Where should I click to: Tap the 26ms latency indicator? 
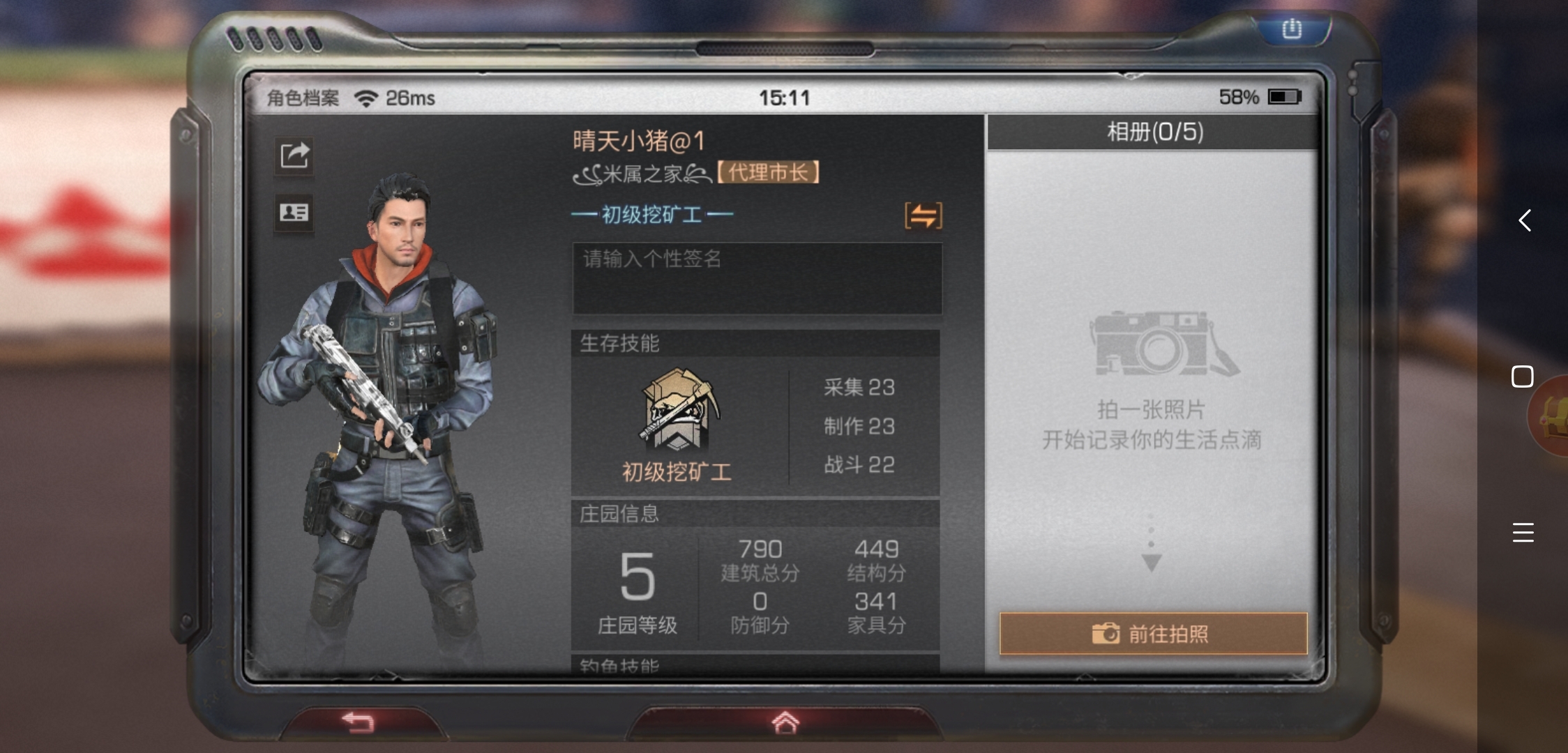point(410,98)
